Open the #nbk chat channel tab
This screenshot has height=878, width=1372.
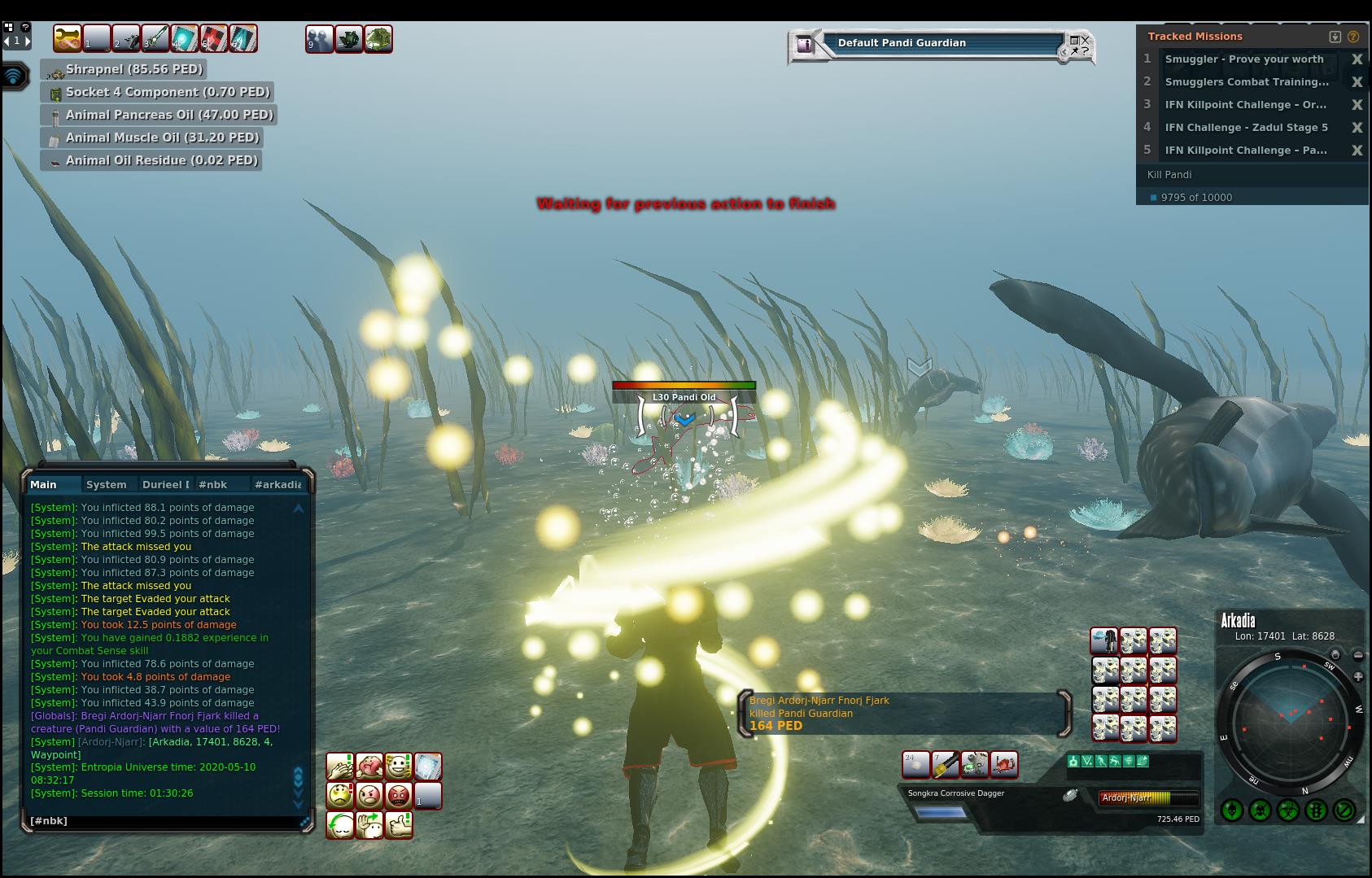[213, 484]
